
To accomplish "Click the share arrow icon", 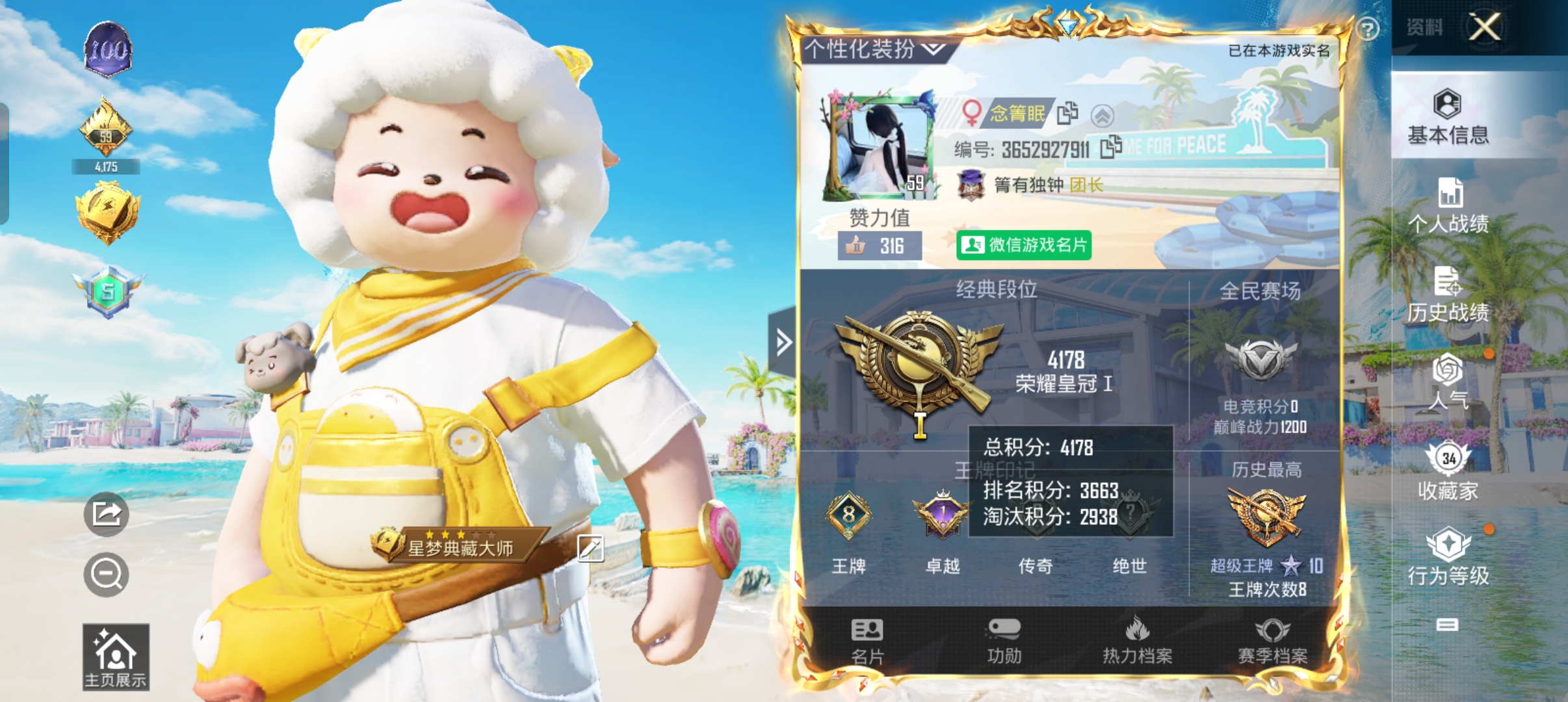I will click(x=106, y=514).
